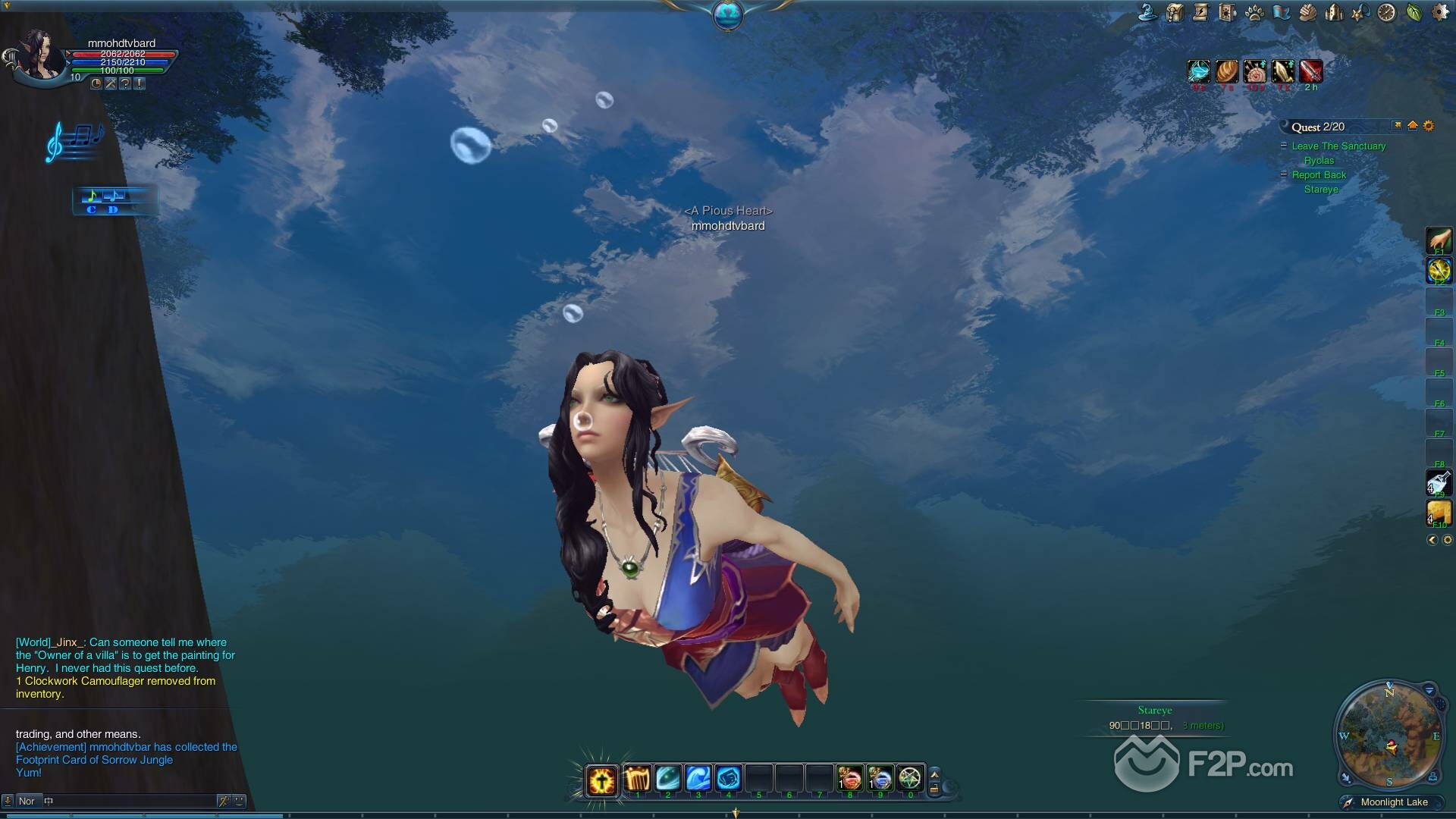Use the red potion in slot 8
The image size is (1456, 819).
tap(849, 779)
